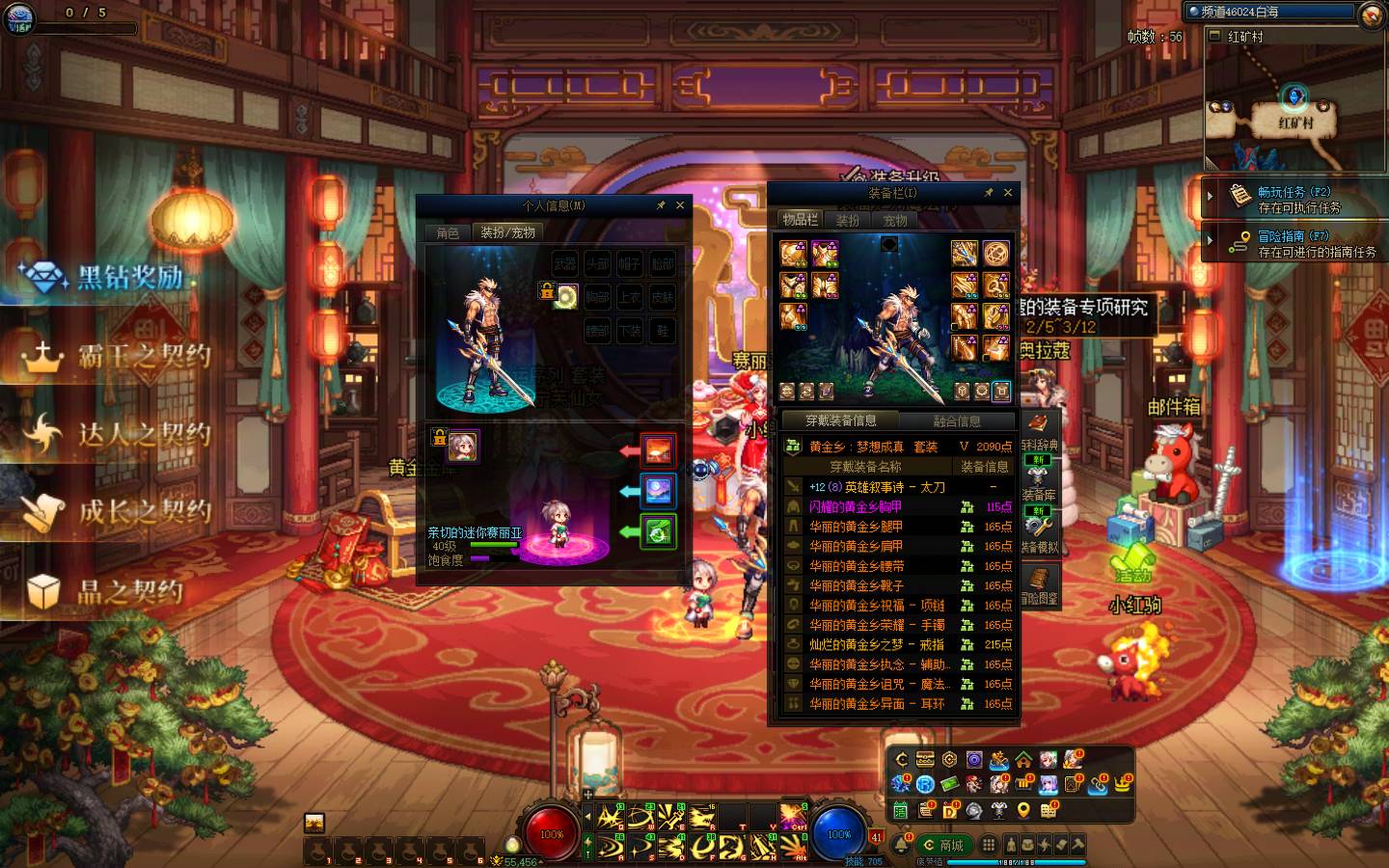Open the 商城 shop button
The width and height of the screenshot is (1389, 868).
pyautogui.click(x=943, y=845)
